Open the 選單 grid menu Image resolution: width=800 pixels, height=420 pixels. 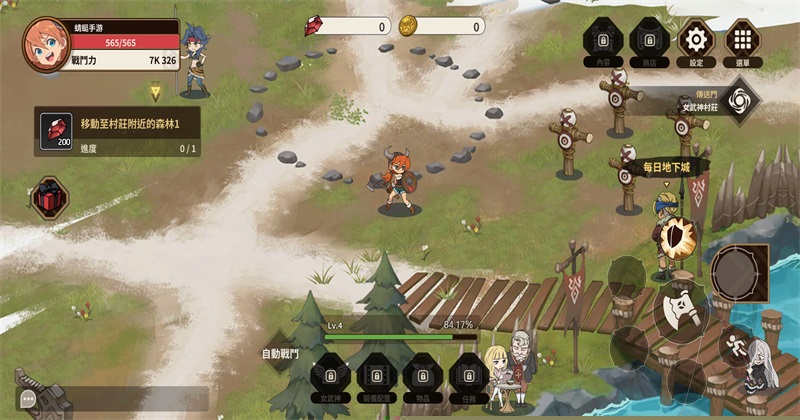tap(742, 40)
